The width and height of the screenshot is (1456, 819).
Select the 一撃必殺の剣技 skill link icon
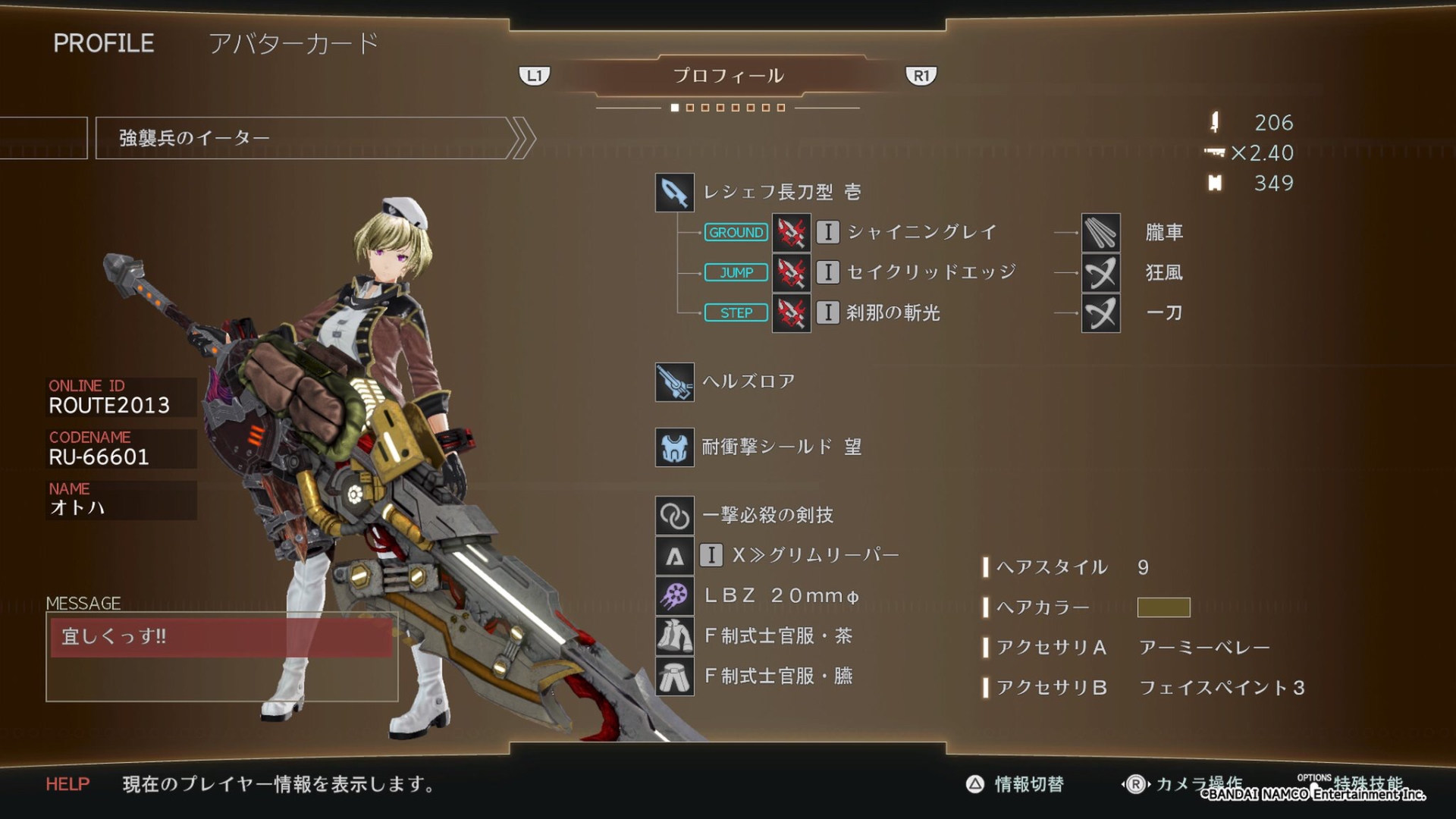[x=673, y=515]
